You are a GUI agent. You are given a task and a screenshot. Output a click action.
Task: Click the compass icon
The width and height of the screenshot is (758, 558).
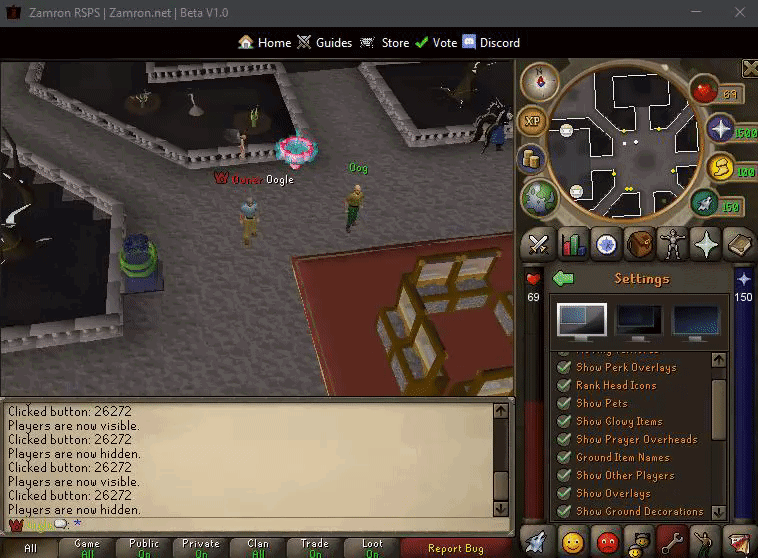coord(540,79)
